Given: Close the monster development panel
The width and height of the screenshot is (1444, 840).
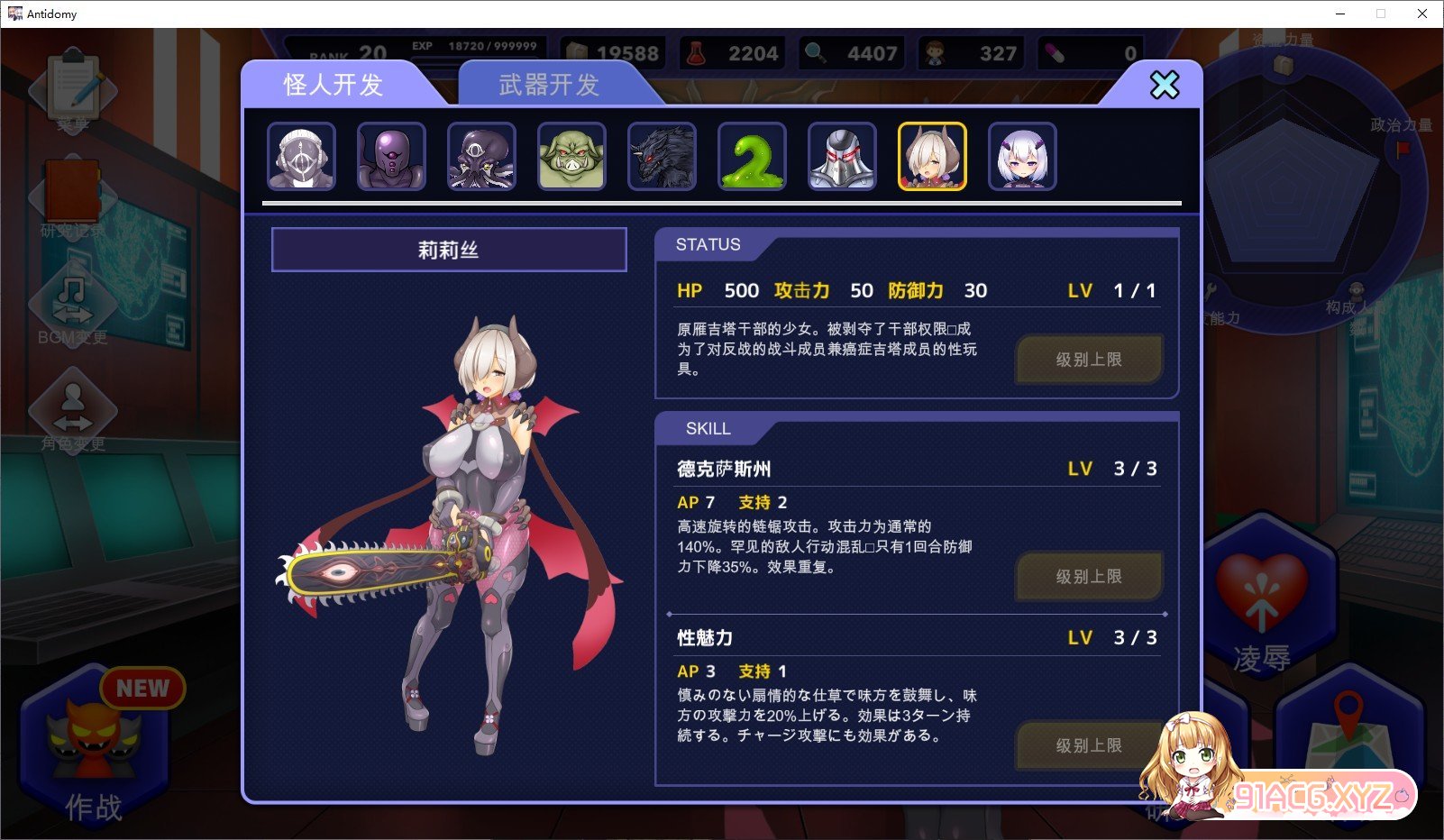Looking at the screenshot, I should pos(1164,86).
